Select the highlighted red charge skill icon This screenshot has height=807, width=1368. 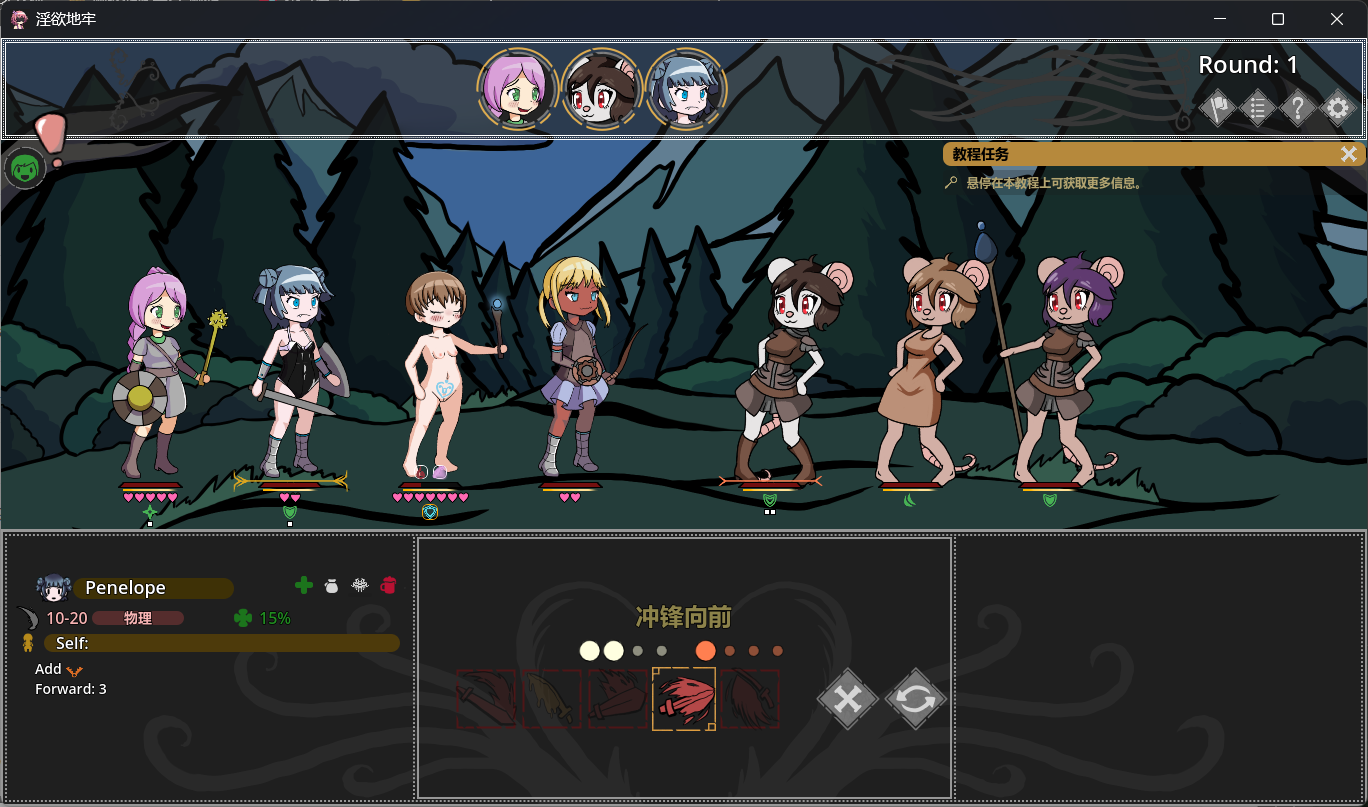click(684, 699)
